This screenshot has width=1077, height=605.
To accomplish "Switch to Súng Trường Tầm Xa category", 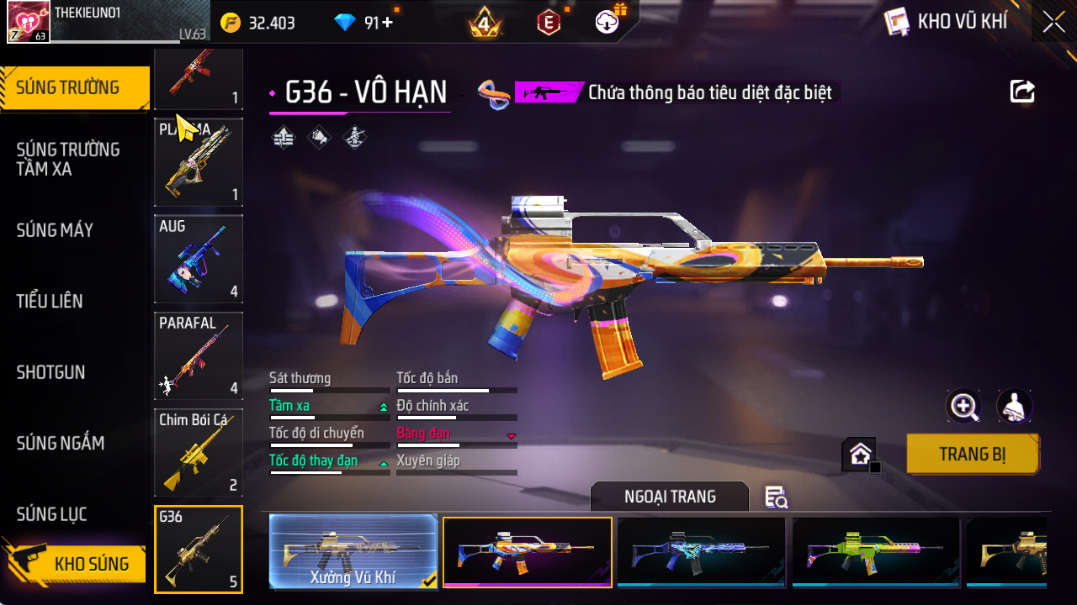I will coord(68,159).
